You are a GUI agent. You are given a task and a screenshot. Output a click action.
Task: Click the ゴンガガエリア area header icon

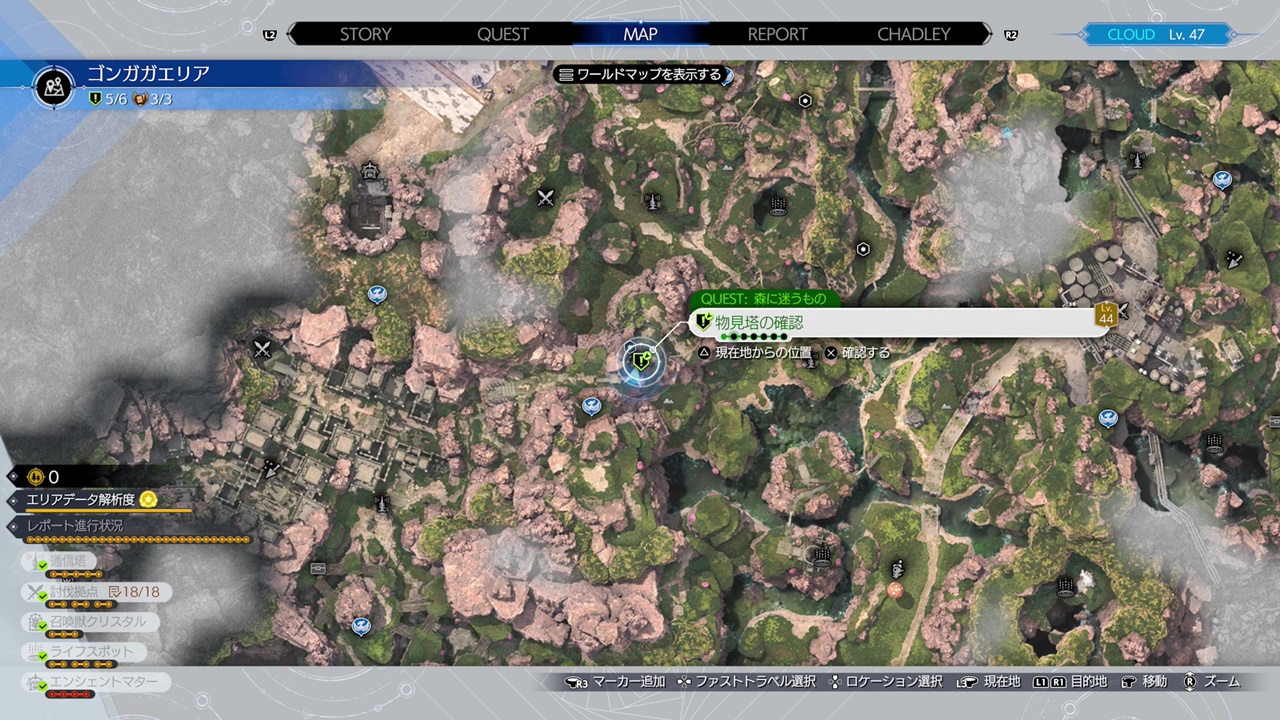click(x=54, y=87)
